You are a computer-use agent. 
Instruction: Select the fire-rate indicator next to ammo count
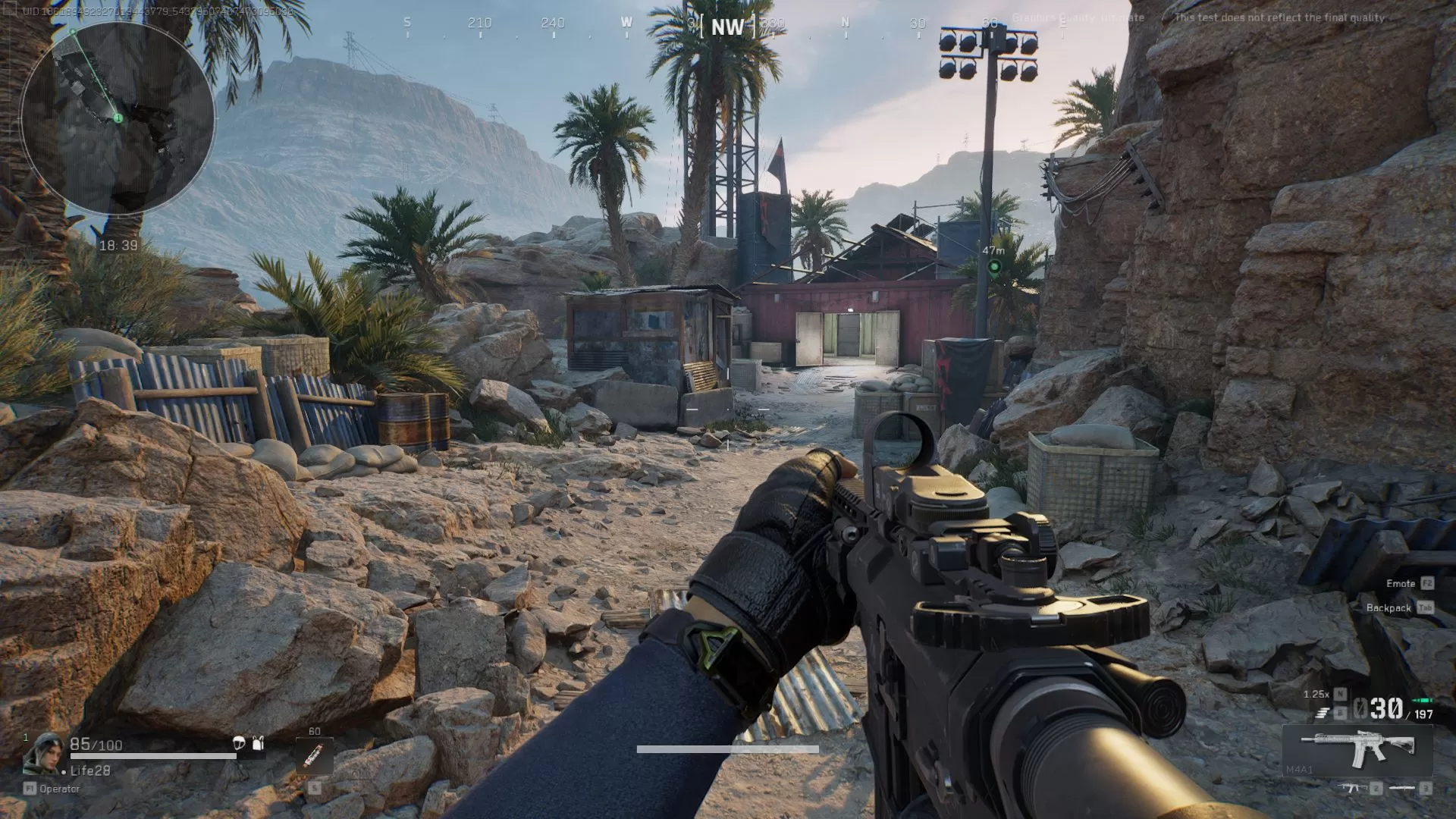pos(1323,711)
